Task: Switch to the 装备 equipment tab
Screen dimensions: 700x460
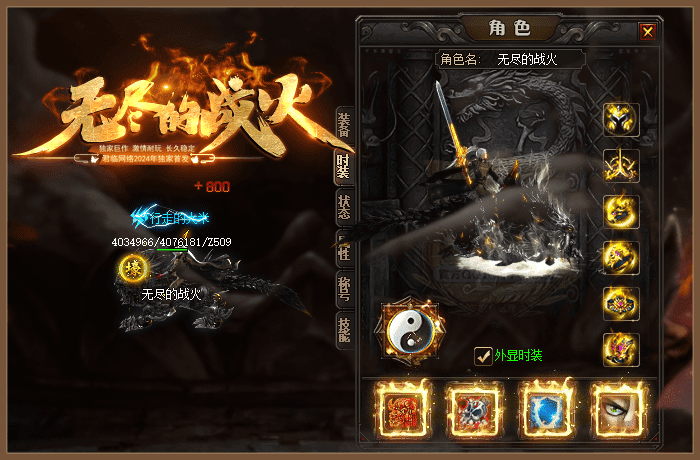Action: pos(344,124)
